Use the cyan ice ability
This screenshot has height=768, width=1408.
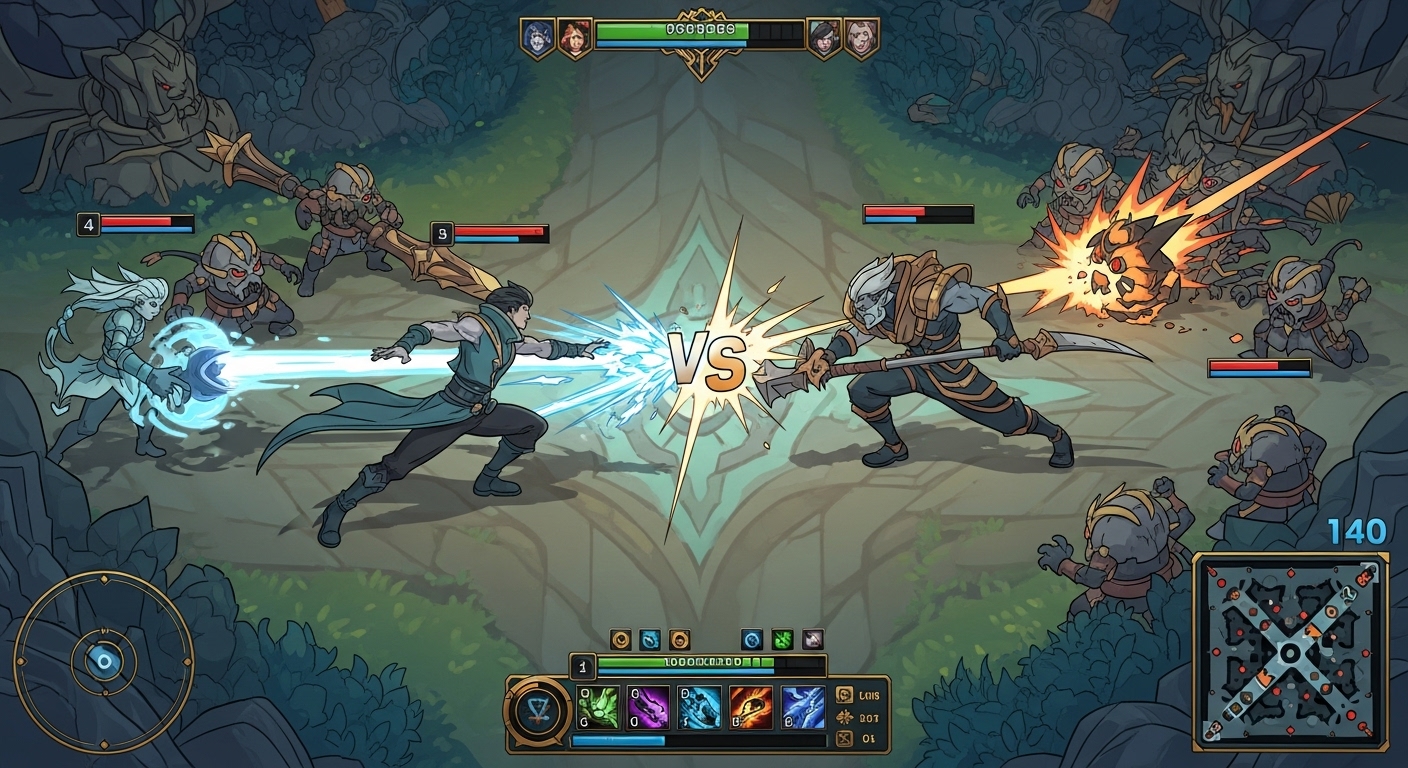(699, 708)
